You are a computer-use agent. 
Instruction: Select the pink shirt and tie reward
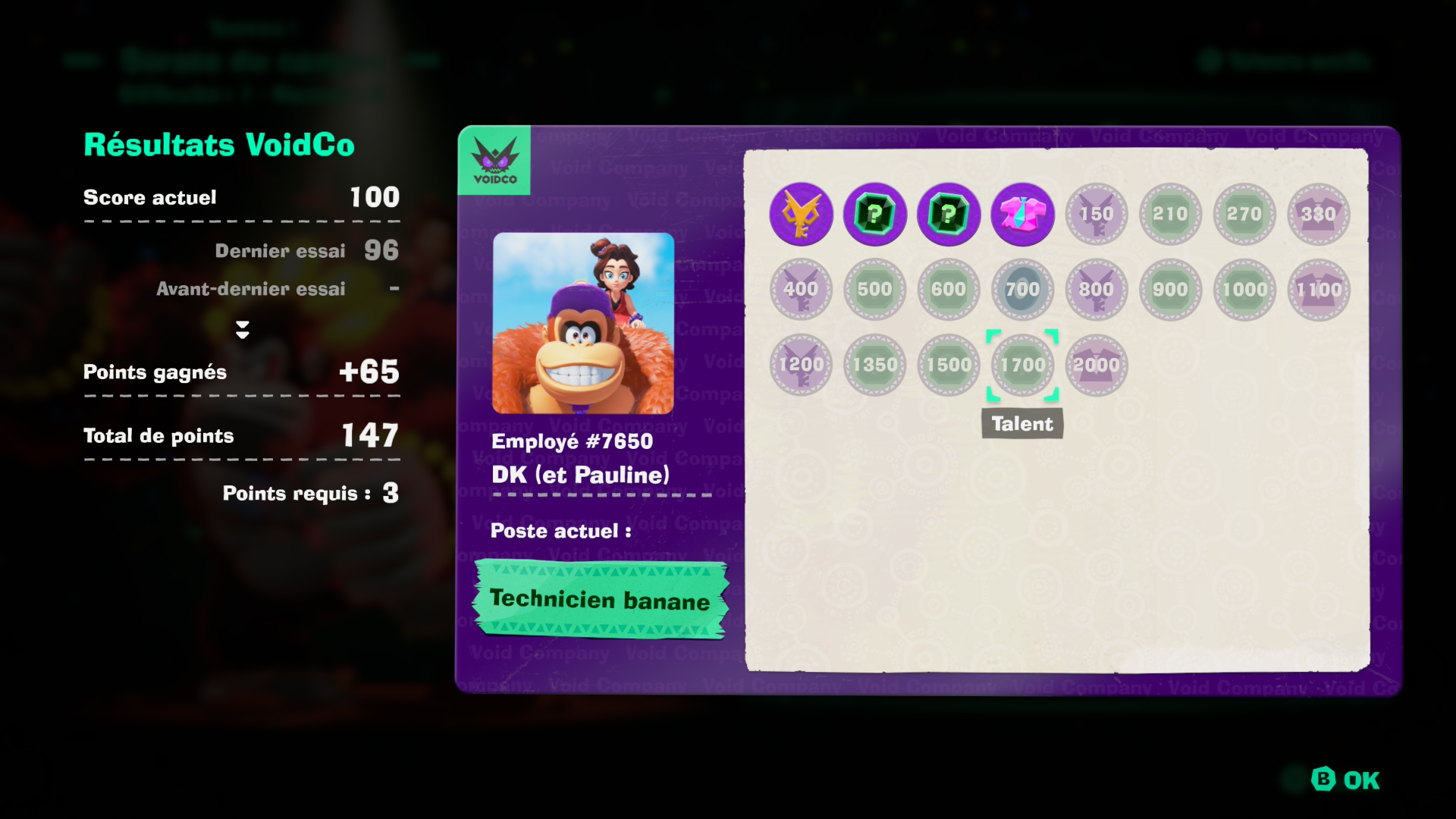(x=1022, y=214)
